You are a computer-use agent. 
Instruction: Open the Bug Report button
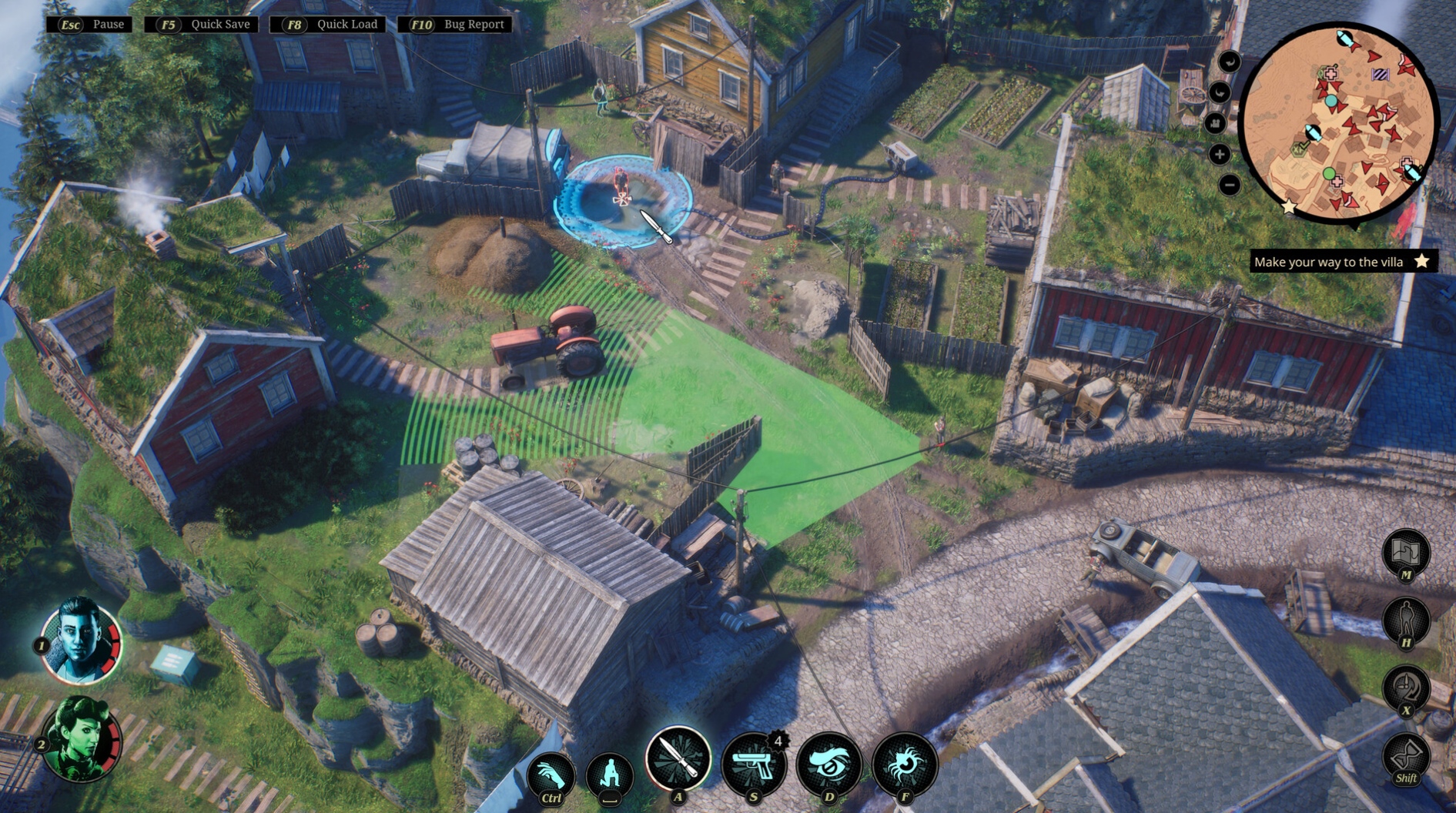click(458, 25)
